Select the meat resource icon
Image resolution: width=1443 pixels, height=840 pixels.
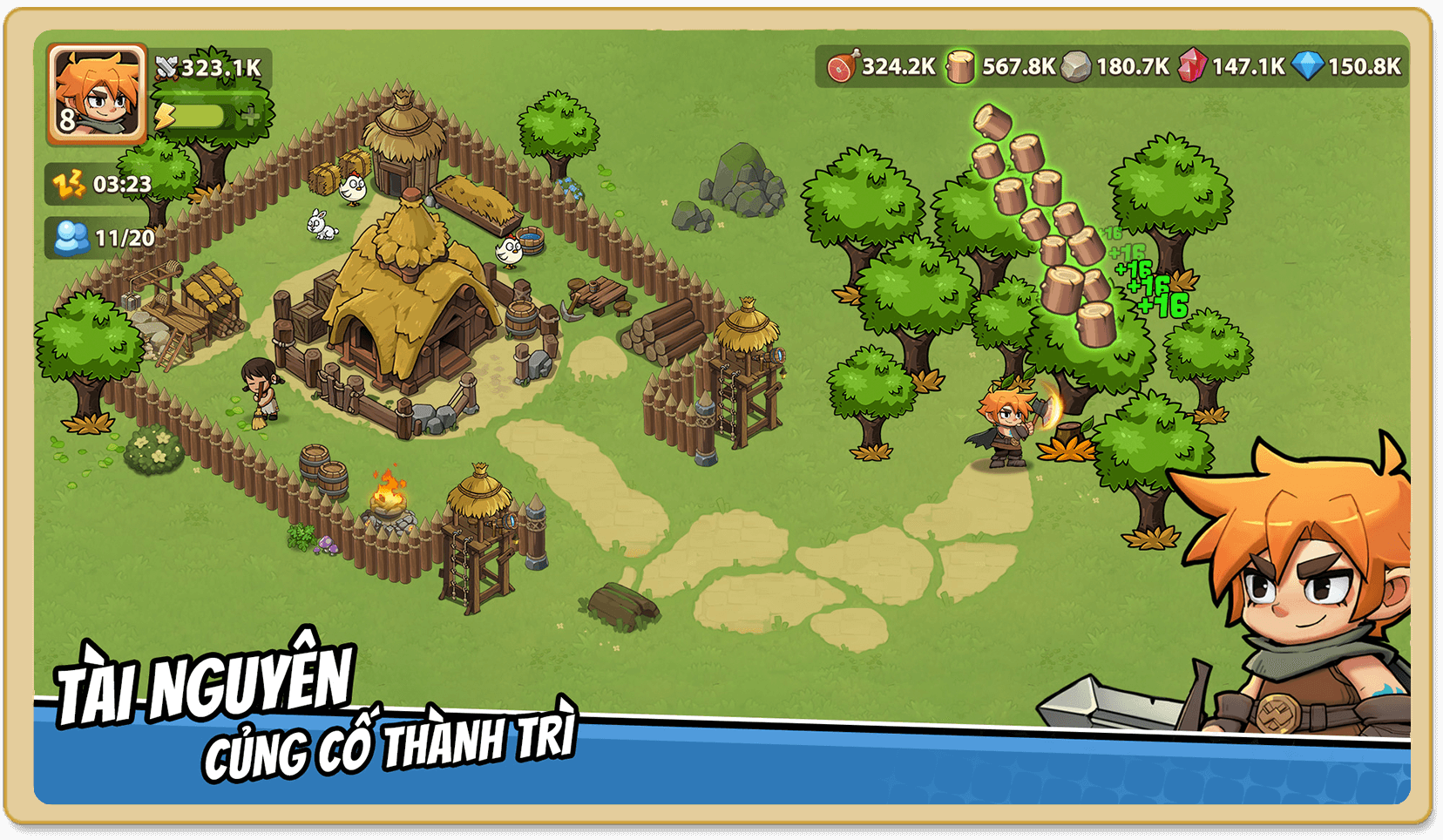(843, 66)
